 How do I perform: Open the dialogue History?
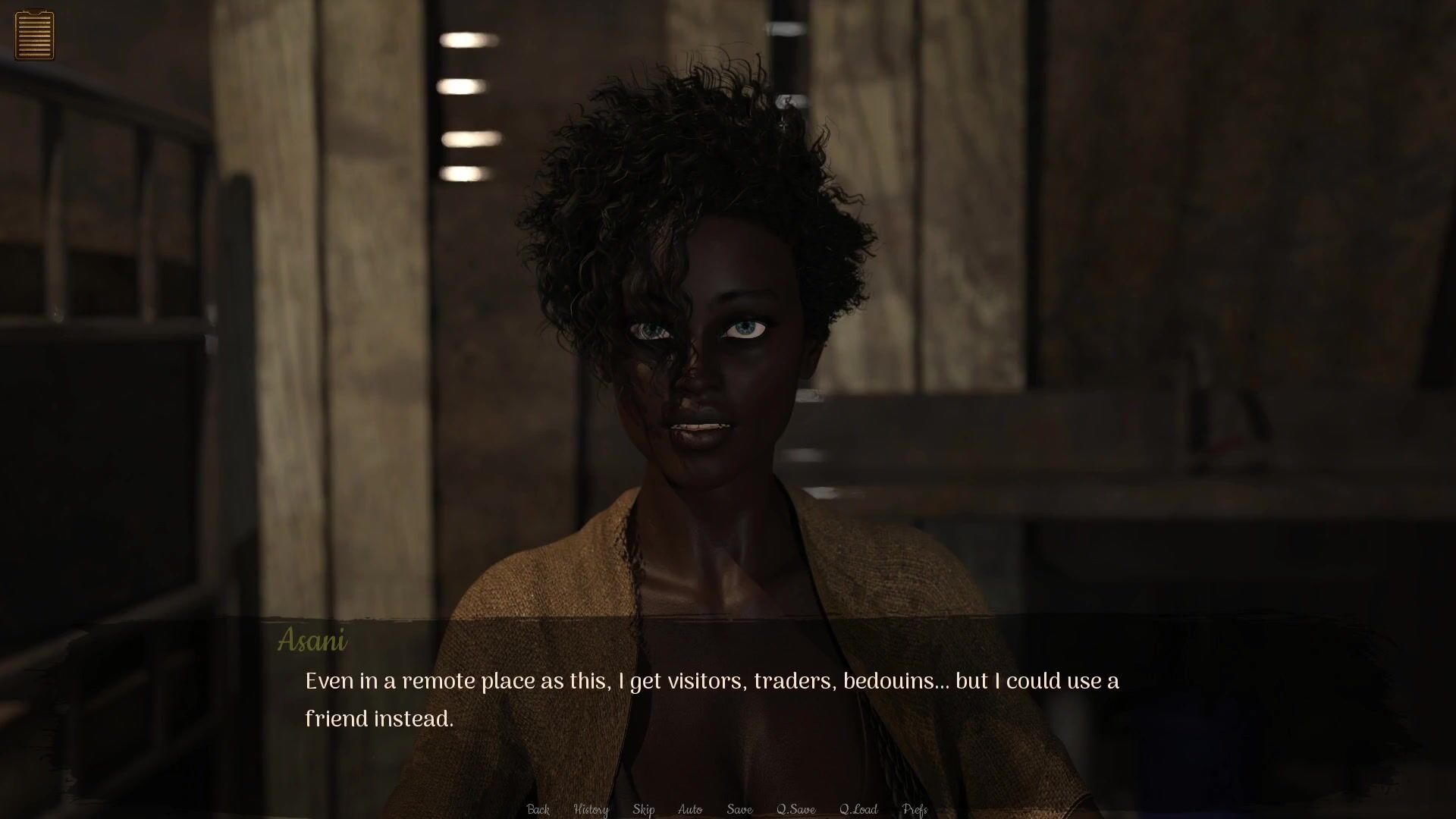[x=591, y=809]
